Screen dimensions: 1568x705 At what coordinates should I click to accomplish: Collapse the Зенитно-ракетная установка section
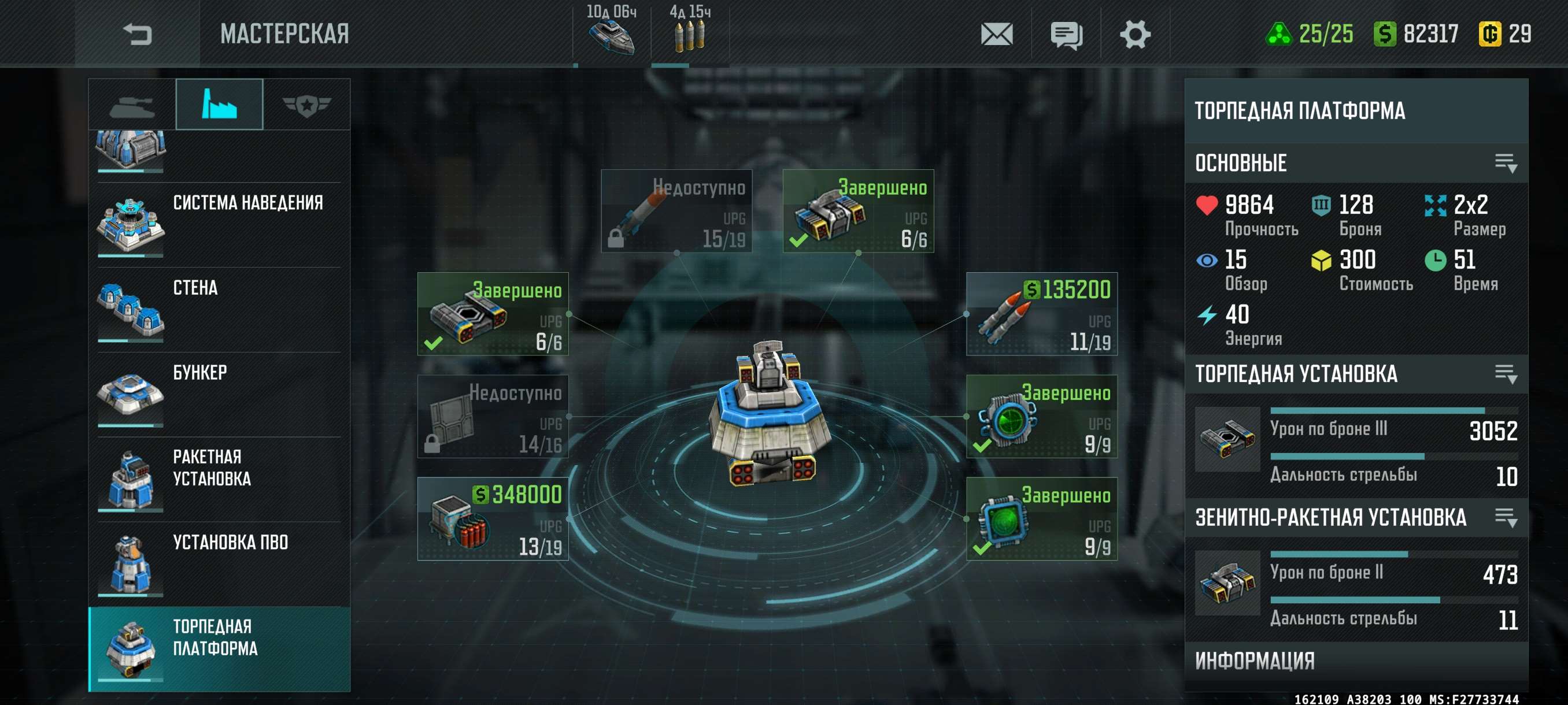[x=1506, y=518]
